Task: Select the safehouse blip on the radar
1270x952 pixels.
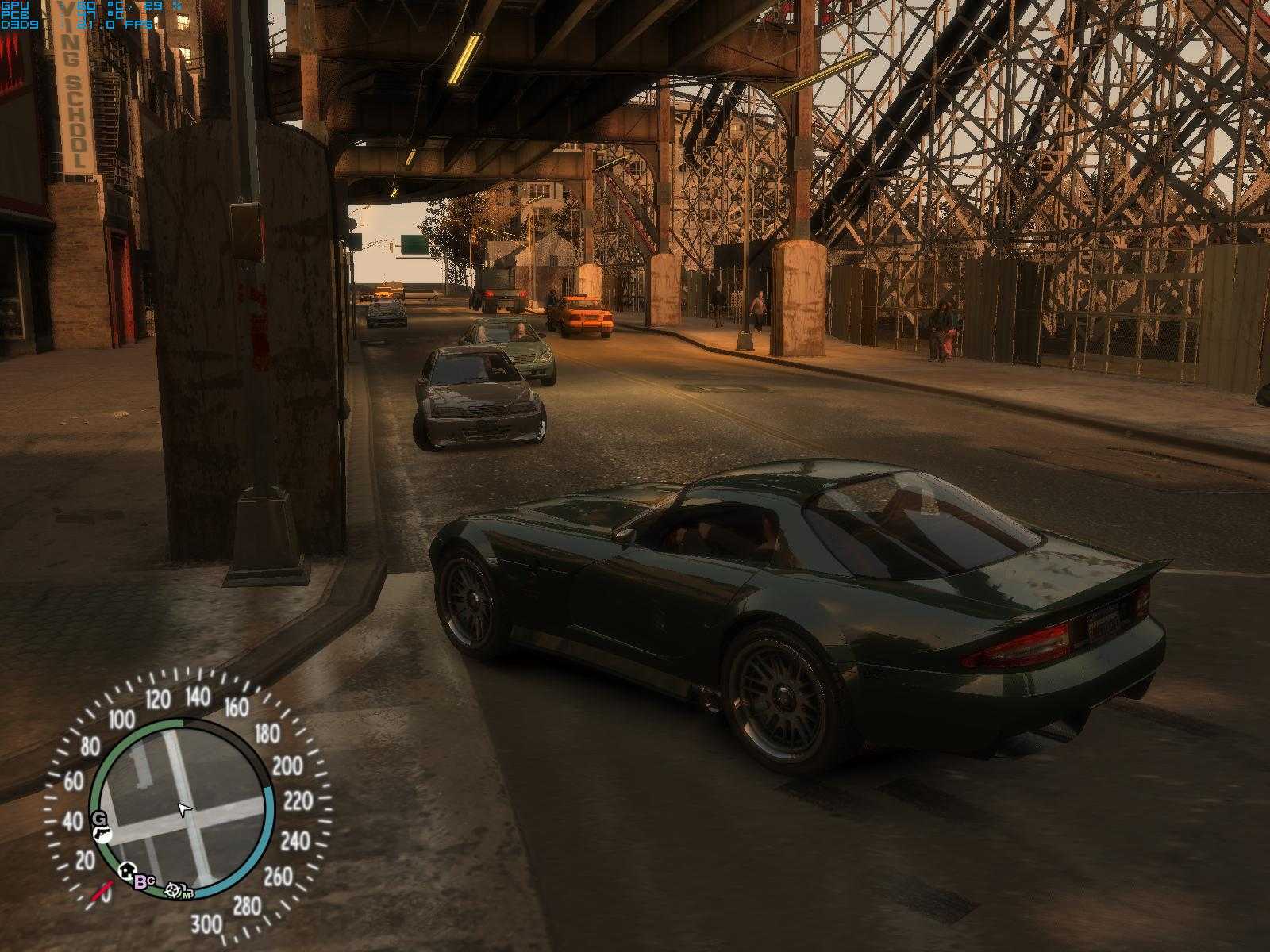Action: point(127,873)
